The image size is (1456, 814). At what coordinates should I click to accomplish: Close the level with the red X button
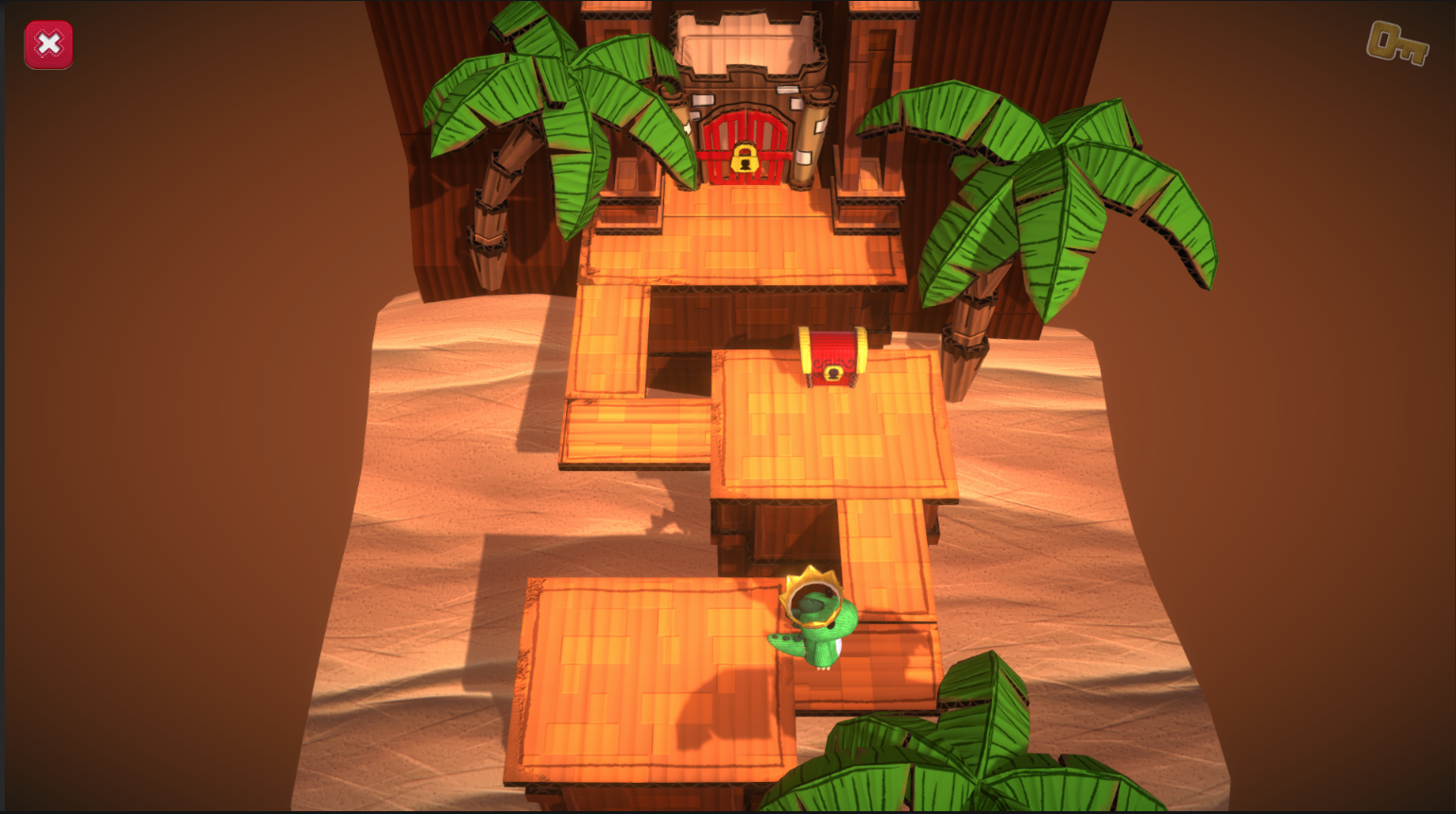tap(48, 44)
